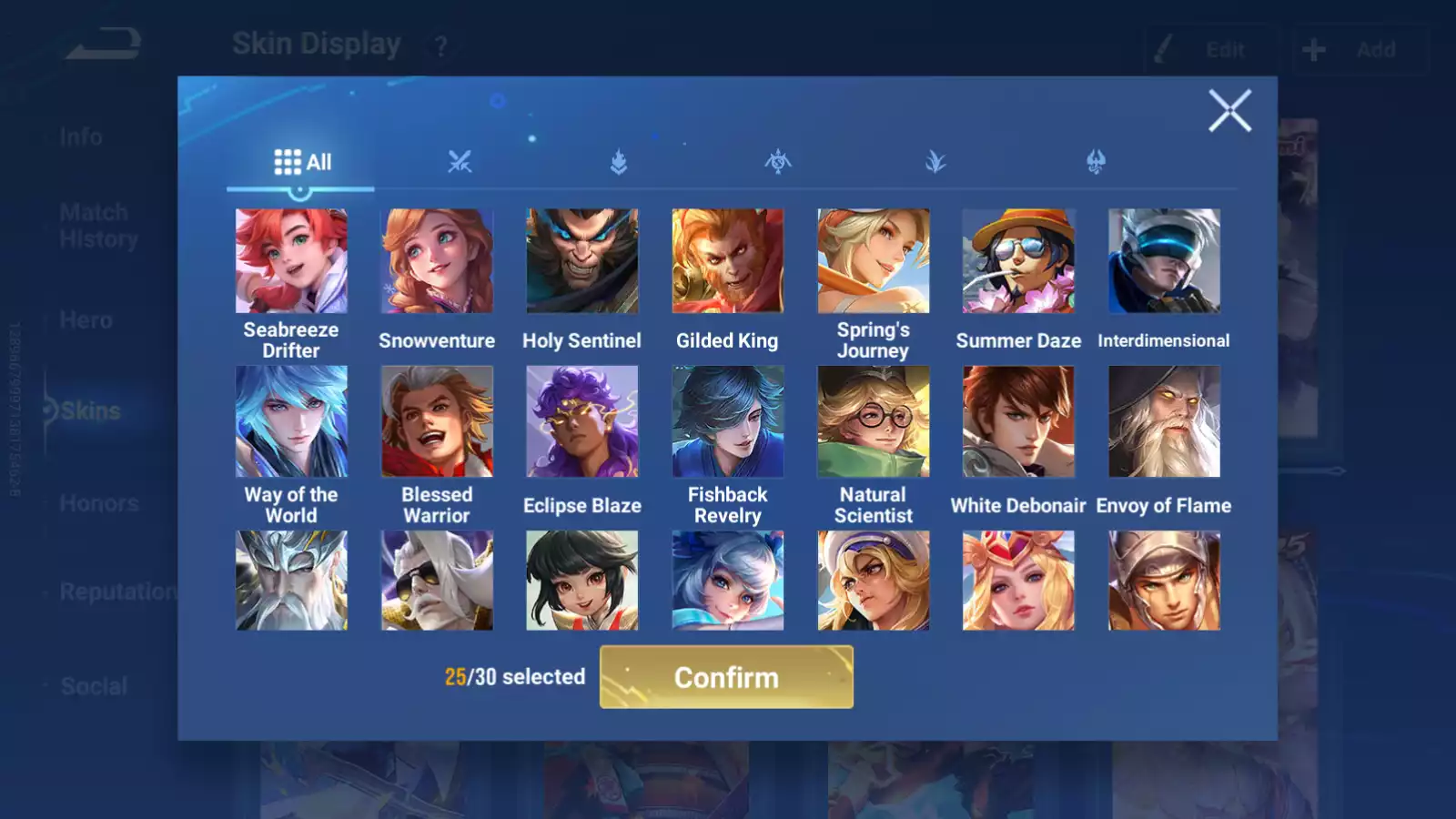Image resolution: width=1456 pixels, height=819 pixels.
Task: Go back using the top-left arrow
Action: tap(103, 44)
